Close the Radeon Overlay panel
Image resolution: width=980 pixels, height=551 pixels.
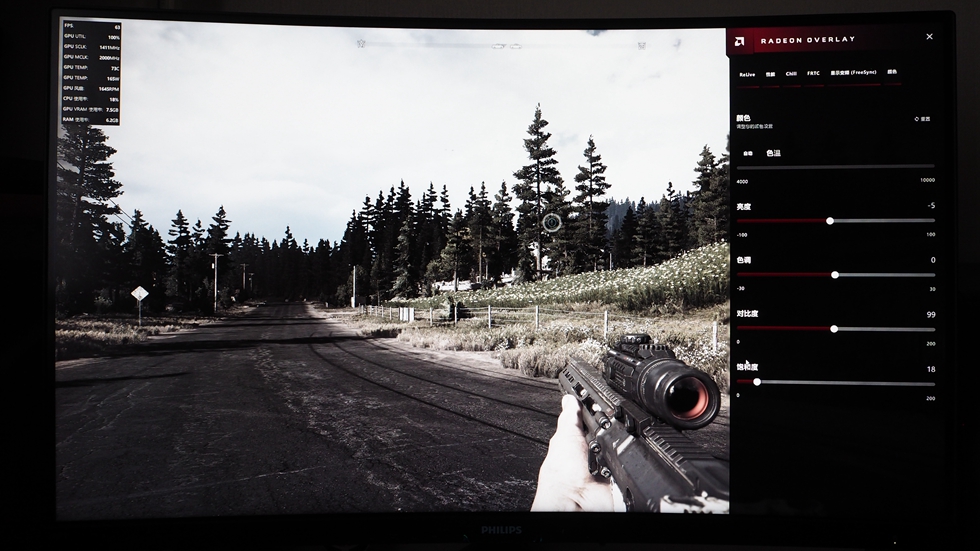coord(929,37)
